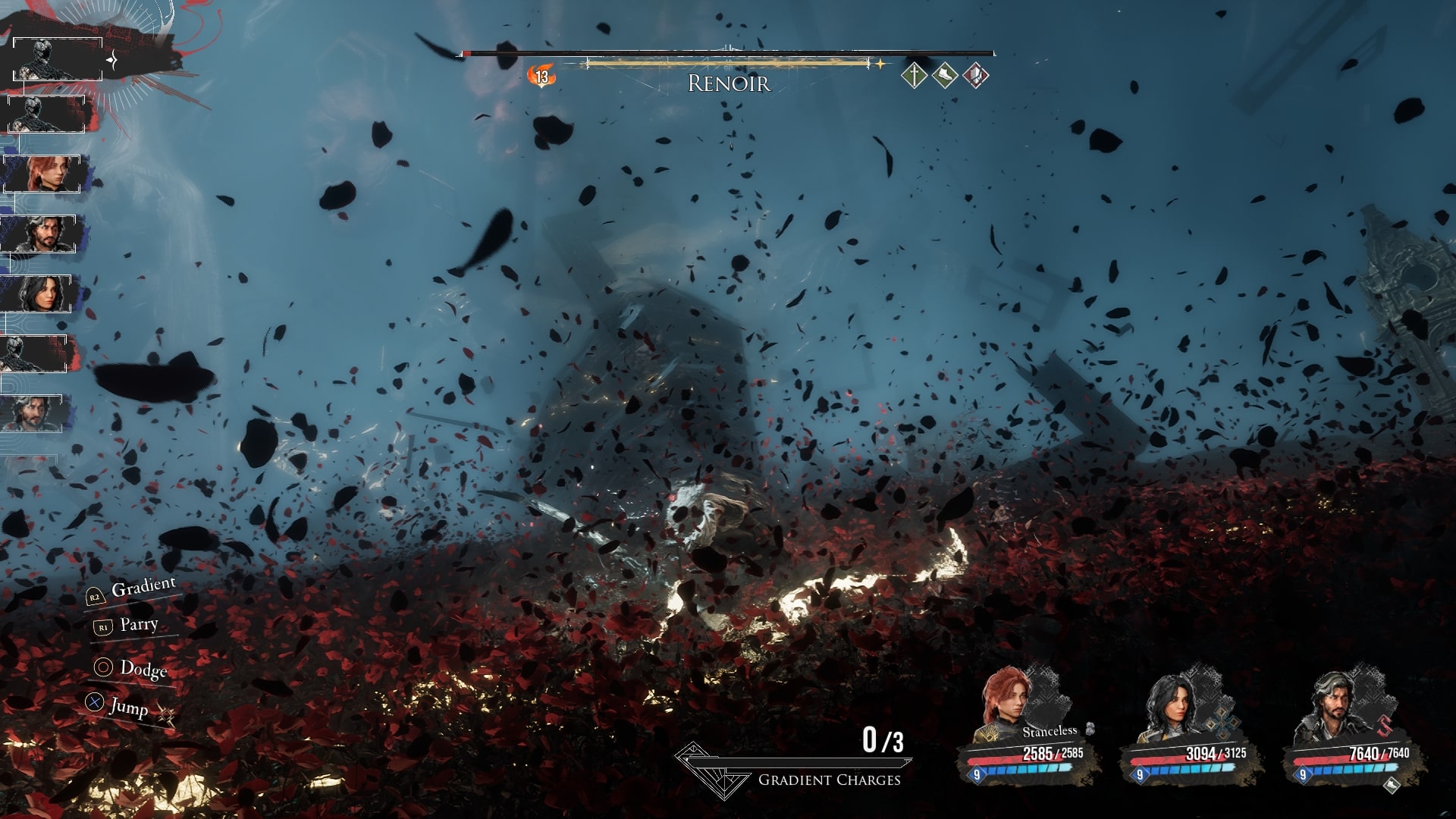Inspect Renoir's red shield status icon

[976, 75]
